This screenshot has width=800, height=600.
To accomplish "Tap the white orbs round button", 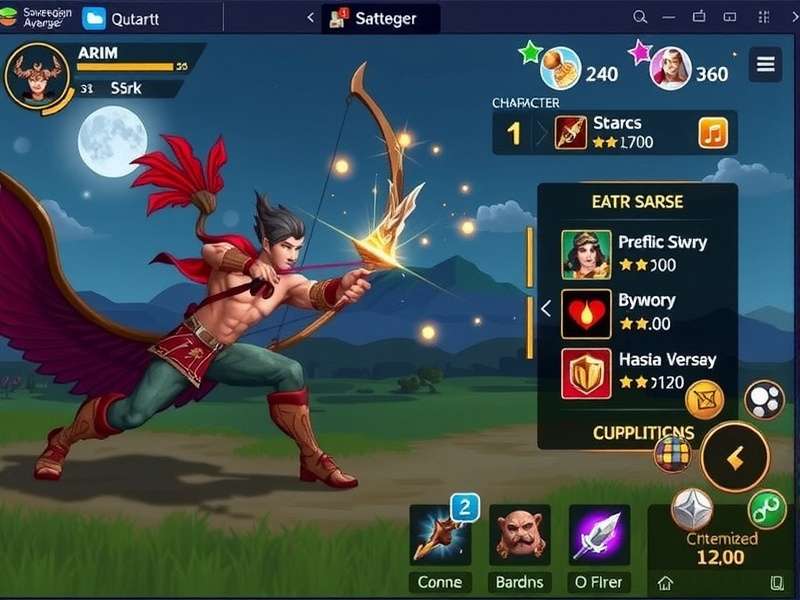I will (x=764, y=399).
